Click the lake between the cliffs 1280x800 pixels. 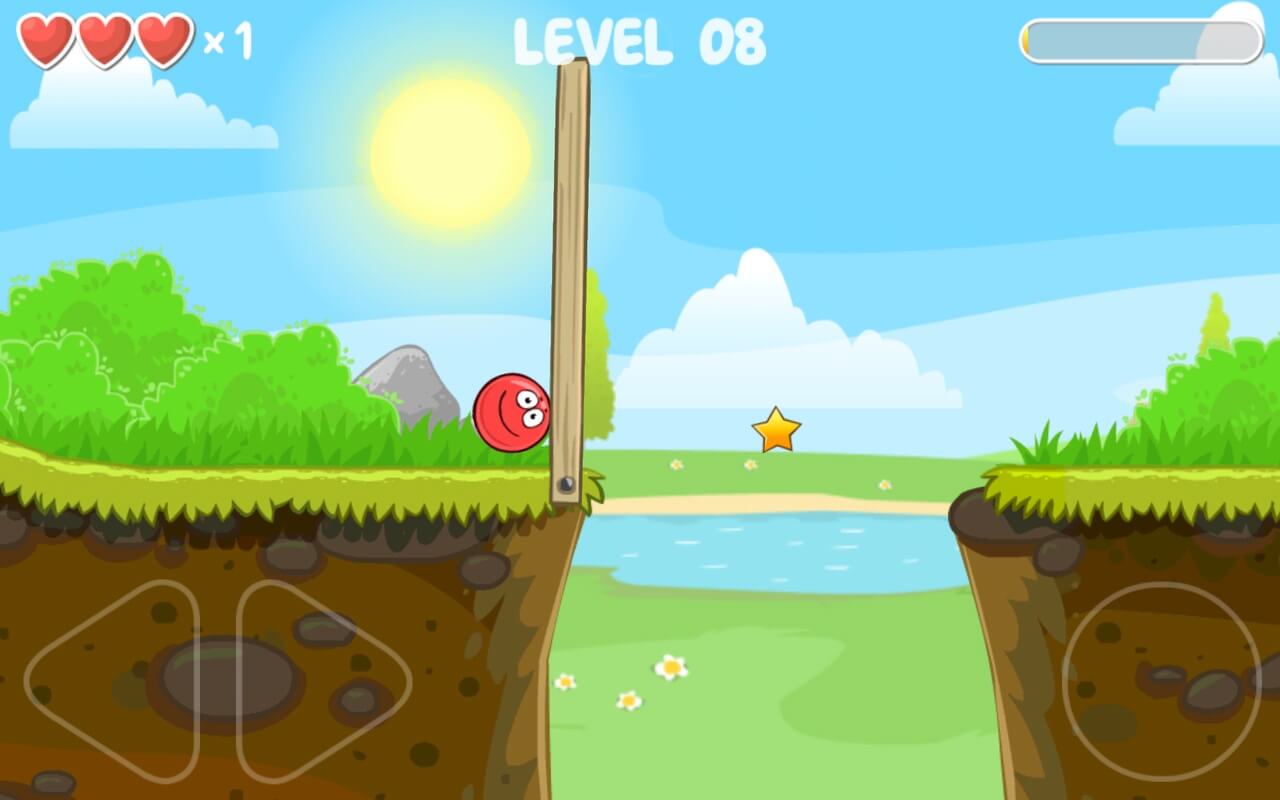tap(770, 550)
